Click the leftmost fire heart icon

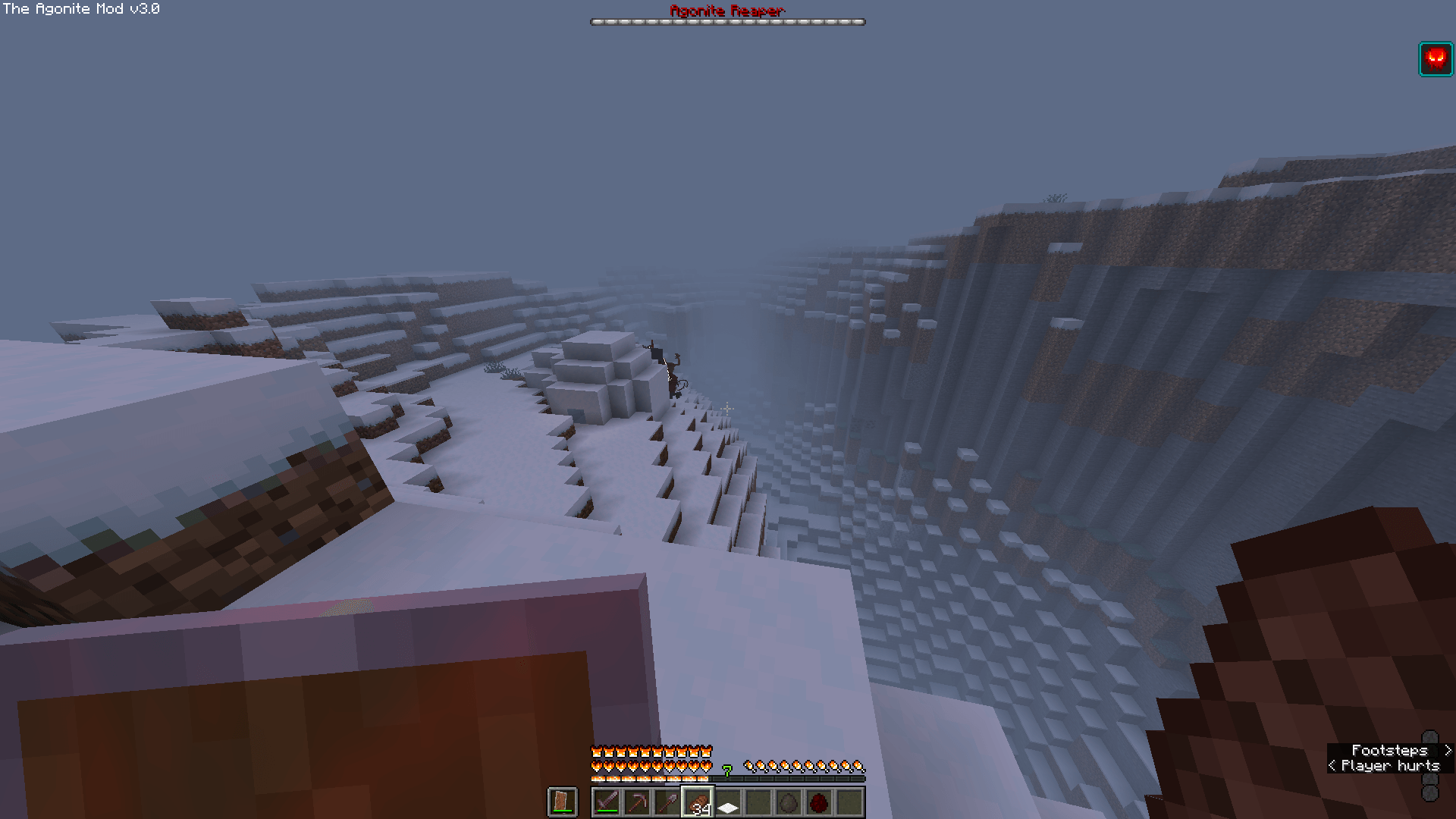[x=596, y=766]
